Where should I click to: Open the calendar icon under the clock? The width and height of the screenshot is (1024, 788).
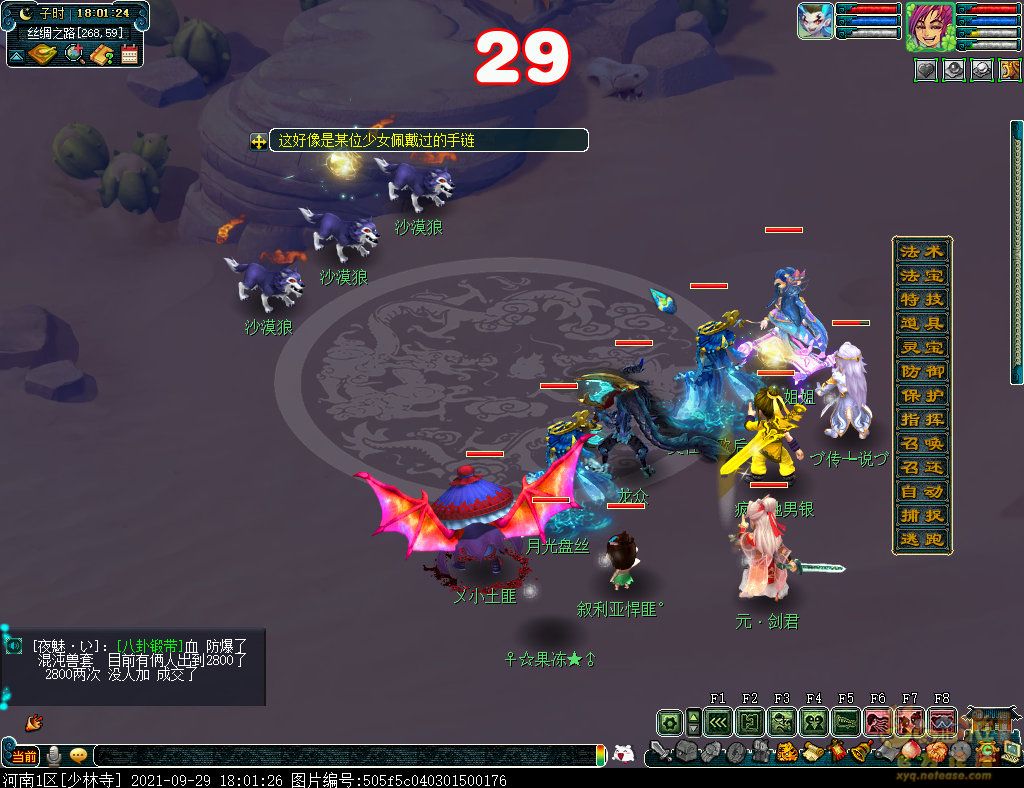click(129, 54)
